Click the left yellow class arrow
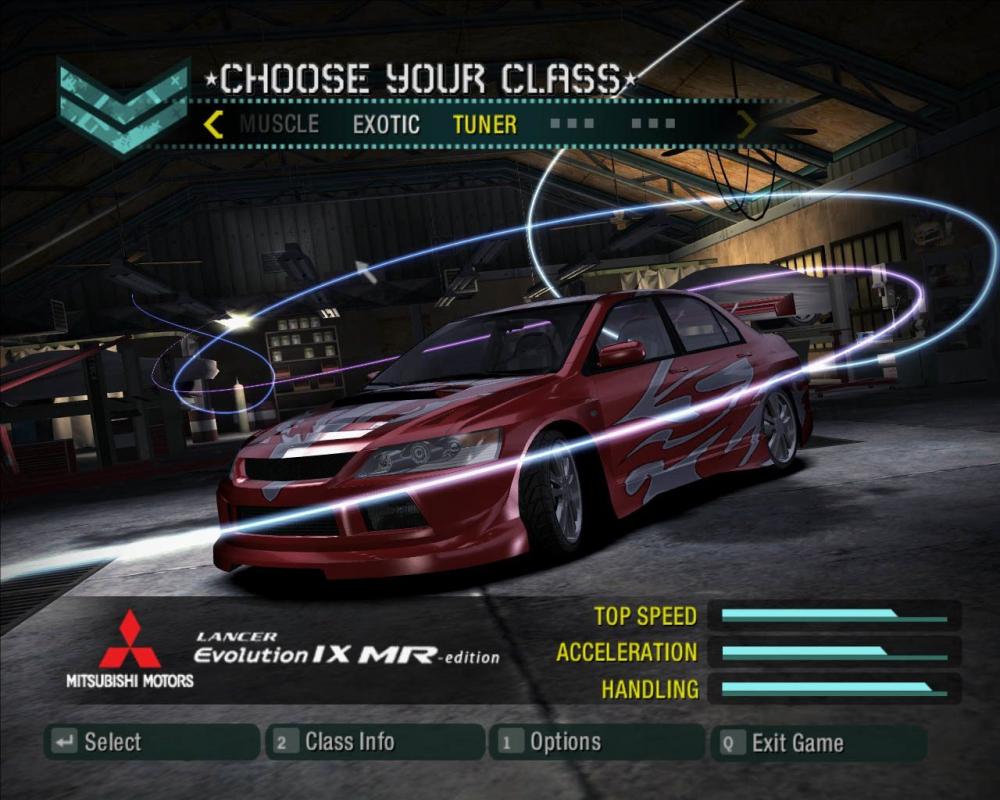This screenshot has width=1000, height=800. tap(213, 125)
